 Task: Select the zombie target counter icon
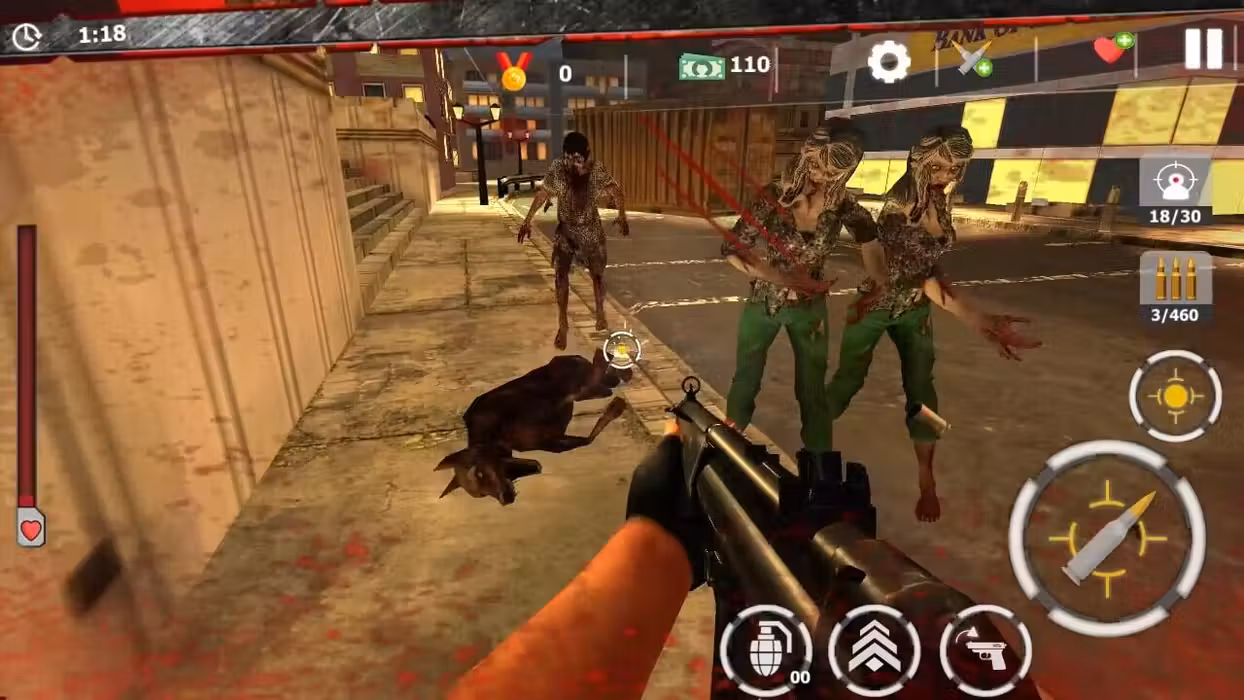point(1175,183)
